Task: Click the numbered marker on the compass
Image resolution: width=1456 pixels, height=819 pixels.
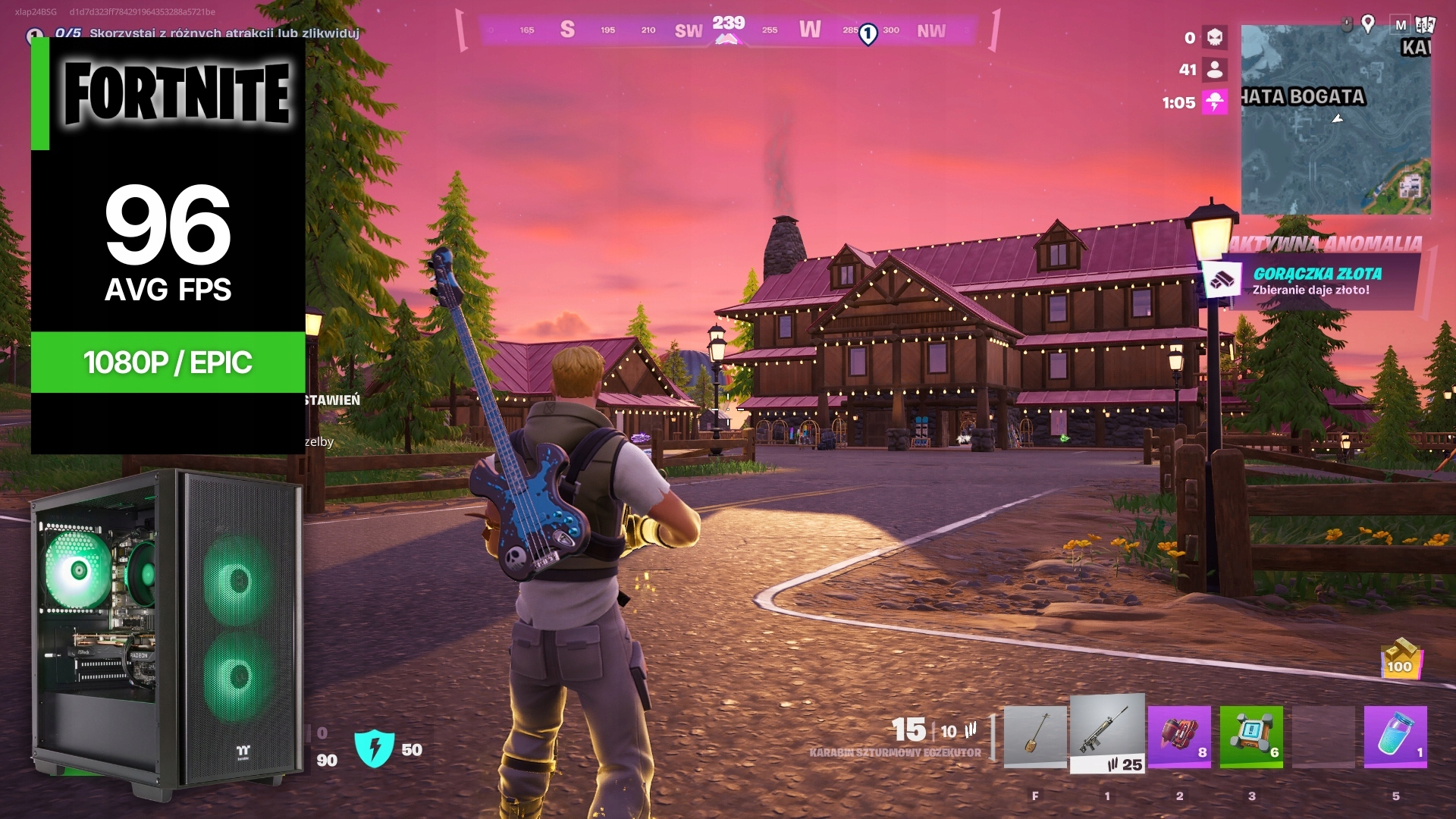Action: [868, 33]
